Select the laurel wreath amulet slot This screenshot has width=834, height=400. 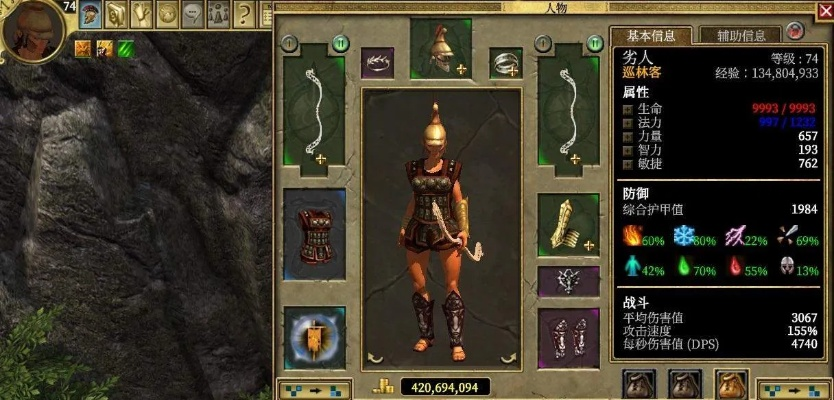(x=379, y=63)
